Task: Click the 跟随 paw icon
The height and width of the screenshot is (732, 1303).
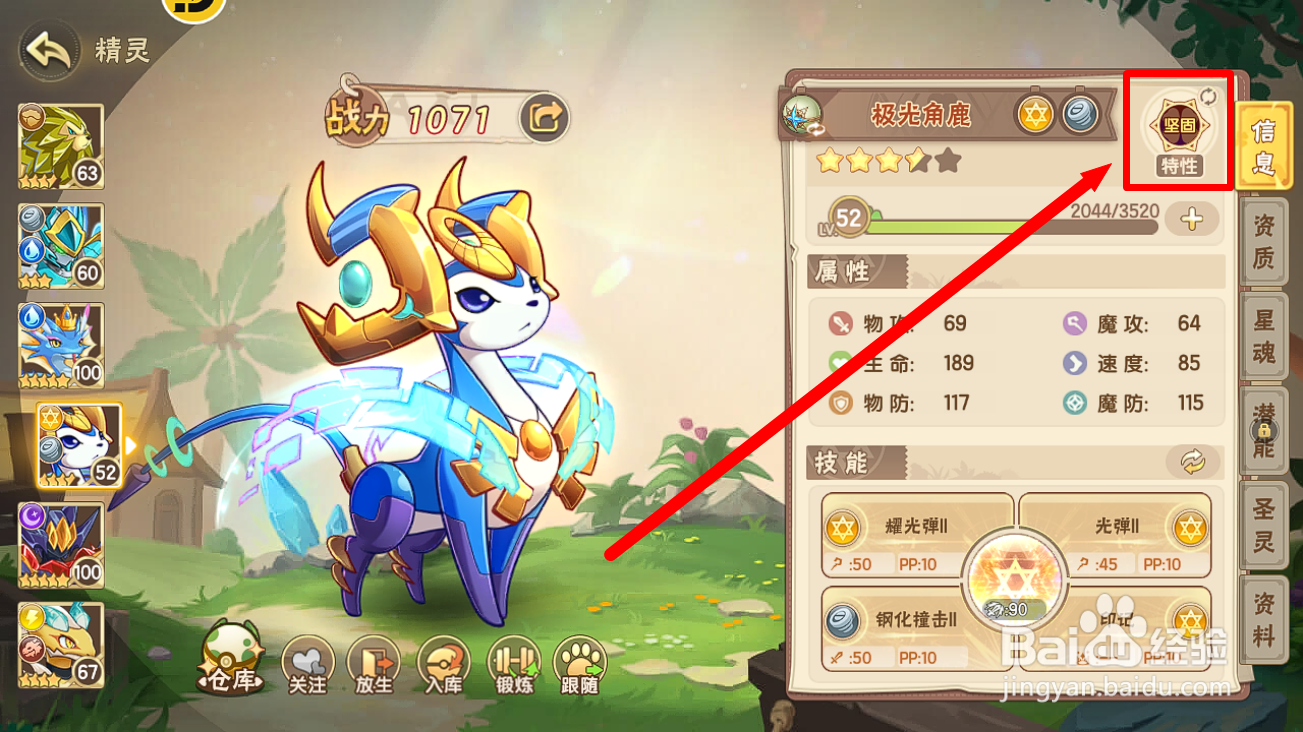Action: coord(581,661)
